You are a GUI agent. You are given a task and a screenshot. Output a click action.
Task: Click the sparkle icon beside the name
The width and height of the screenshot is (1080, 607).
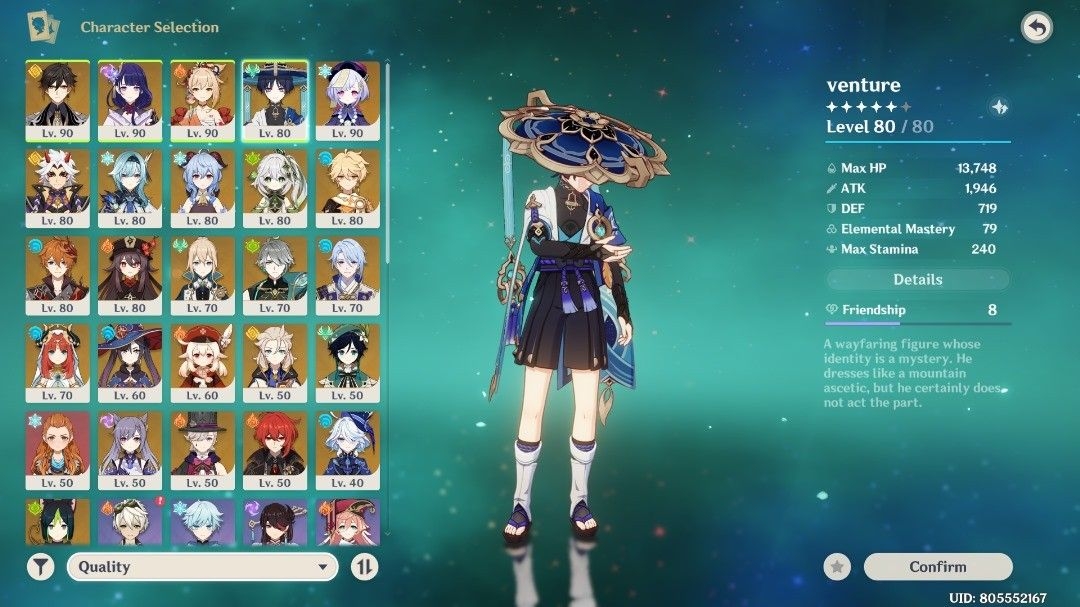tap(998, 108)
